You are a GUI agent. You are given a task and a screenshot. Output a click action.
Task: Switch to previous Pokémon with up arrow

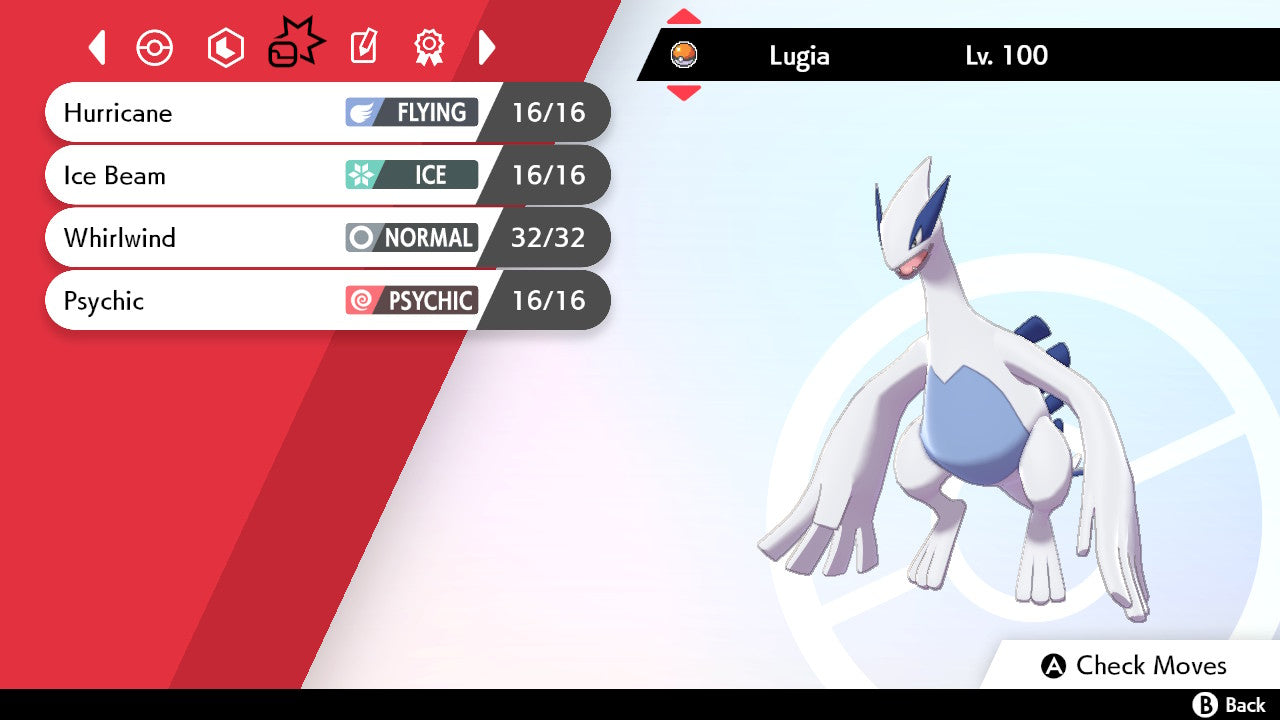[684, 17]
